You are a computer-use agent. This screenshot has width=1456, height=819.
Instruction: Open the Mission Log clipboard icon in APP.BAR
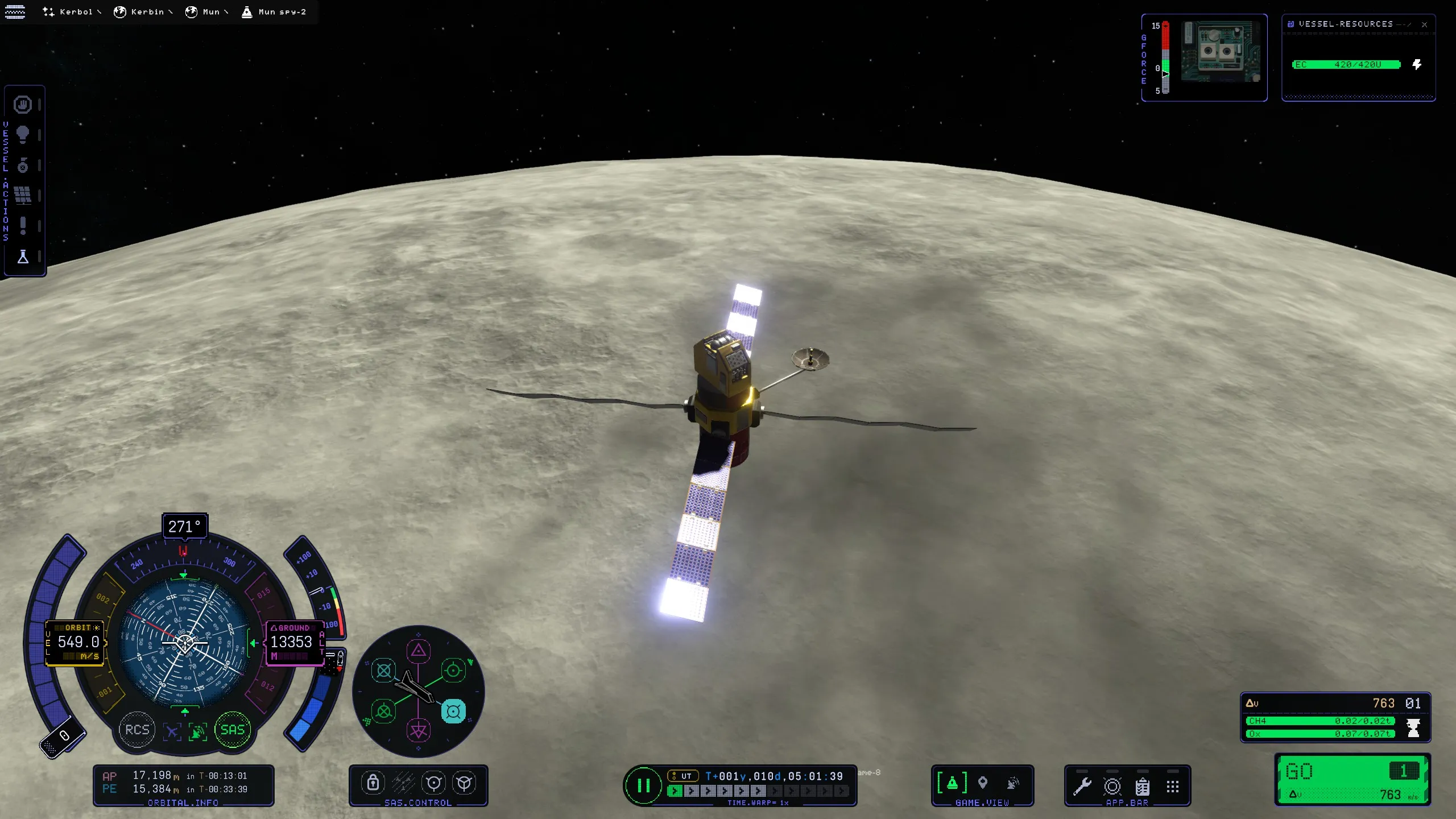click(1143, 787)
